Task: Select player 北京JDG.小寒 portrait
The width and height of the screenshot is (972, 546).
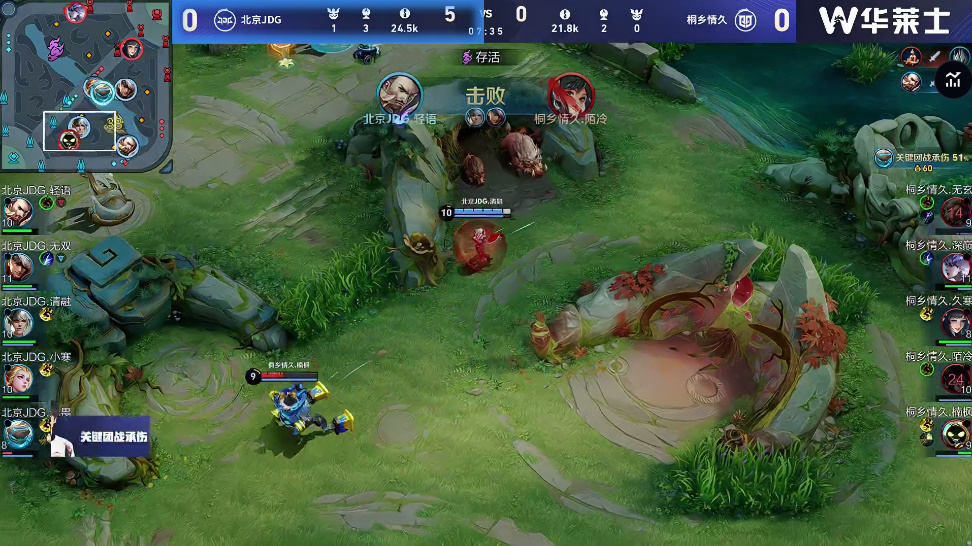Action: tap(18, 377)
